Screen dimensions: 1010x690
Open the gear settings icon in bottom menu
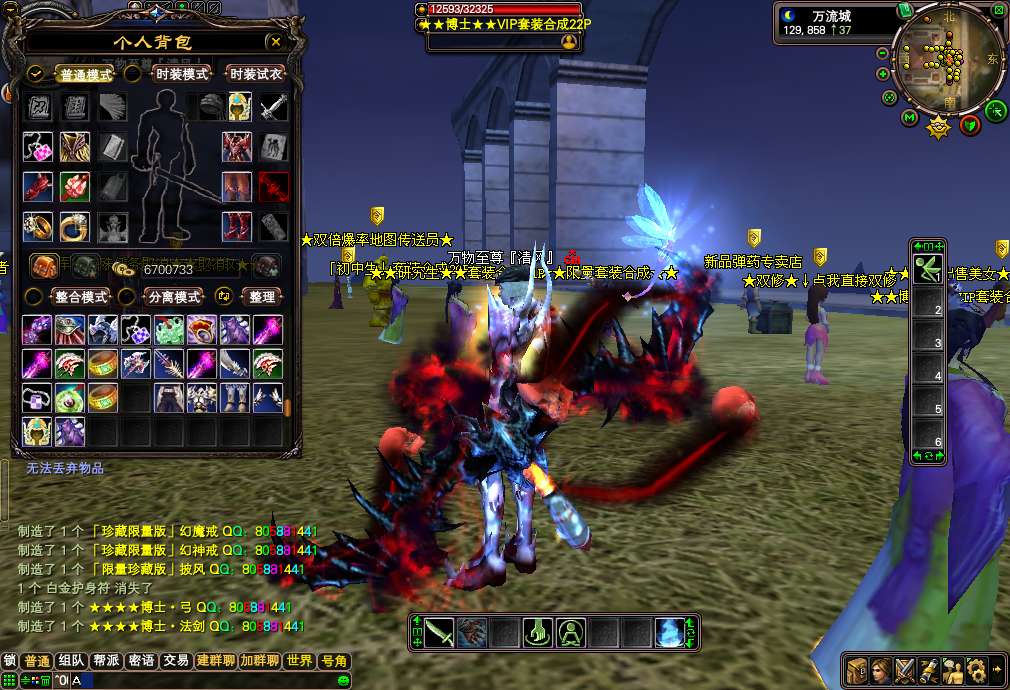975,669
